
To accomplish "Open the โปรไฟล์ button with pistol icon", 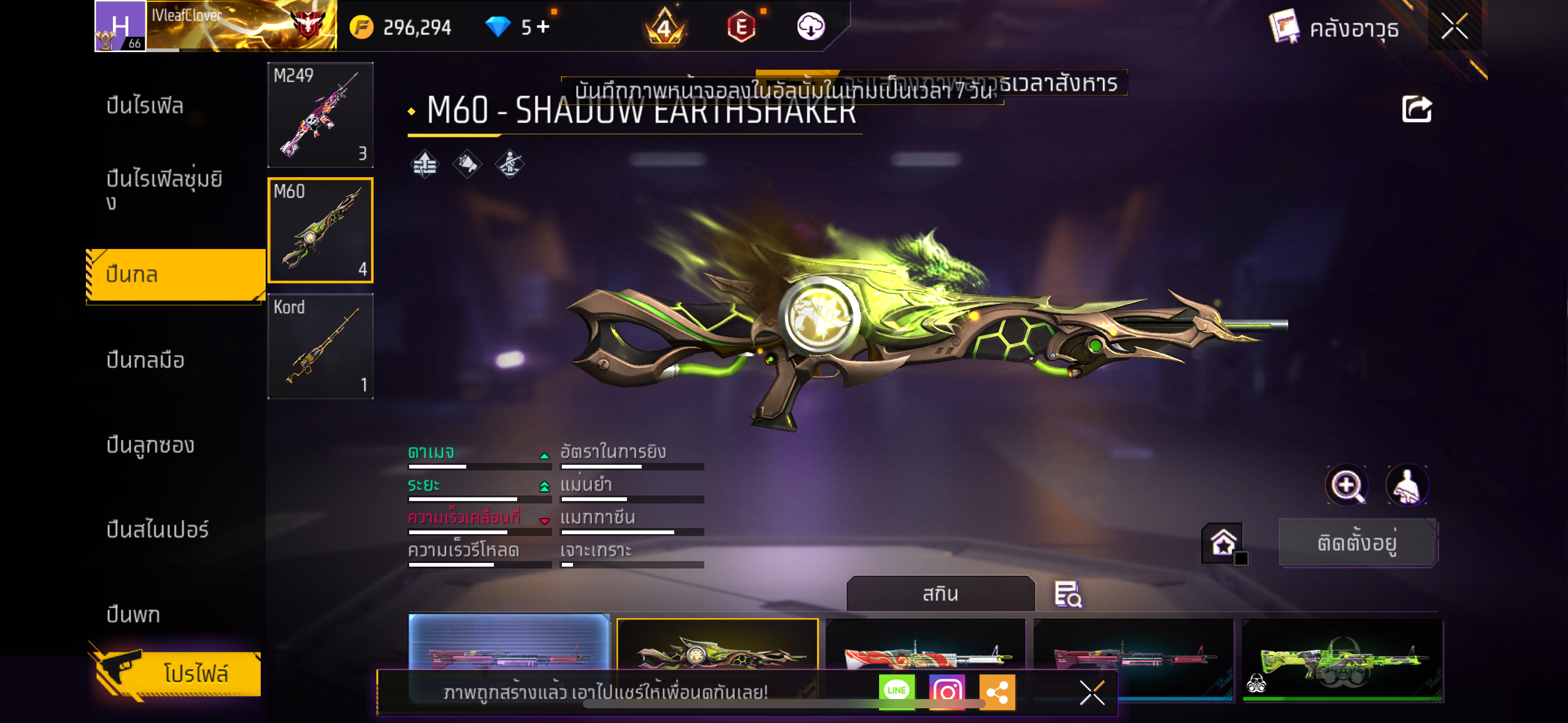I will (x=178, y=673).
